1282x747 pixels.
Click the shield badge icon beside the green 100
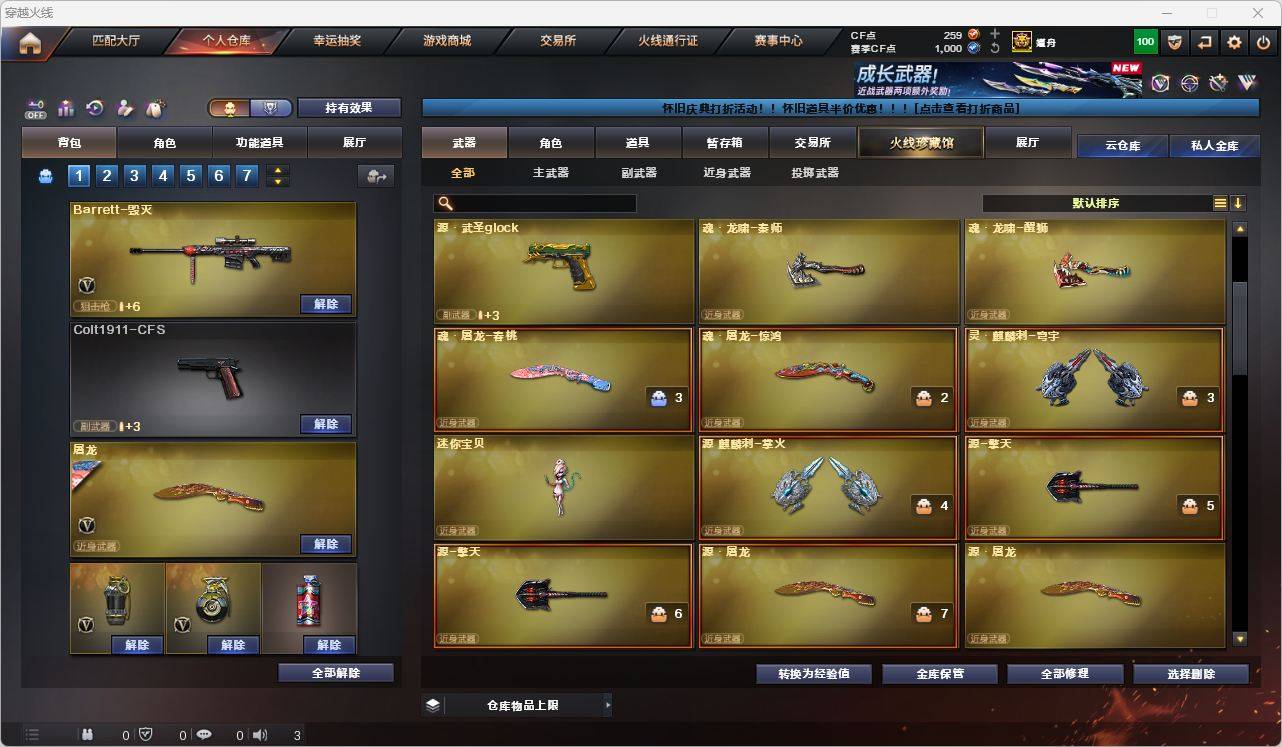click(x=1175, y=42)
